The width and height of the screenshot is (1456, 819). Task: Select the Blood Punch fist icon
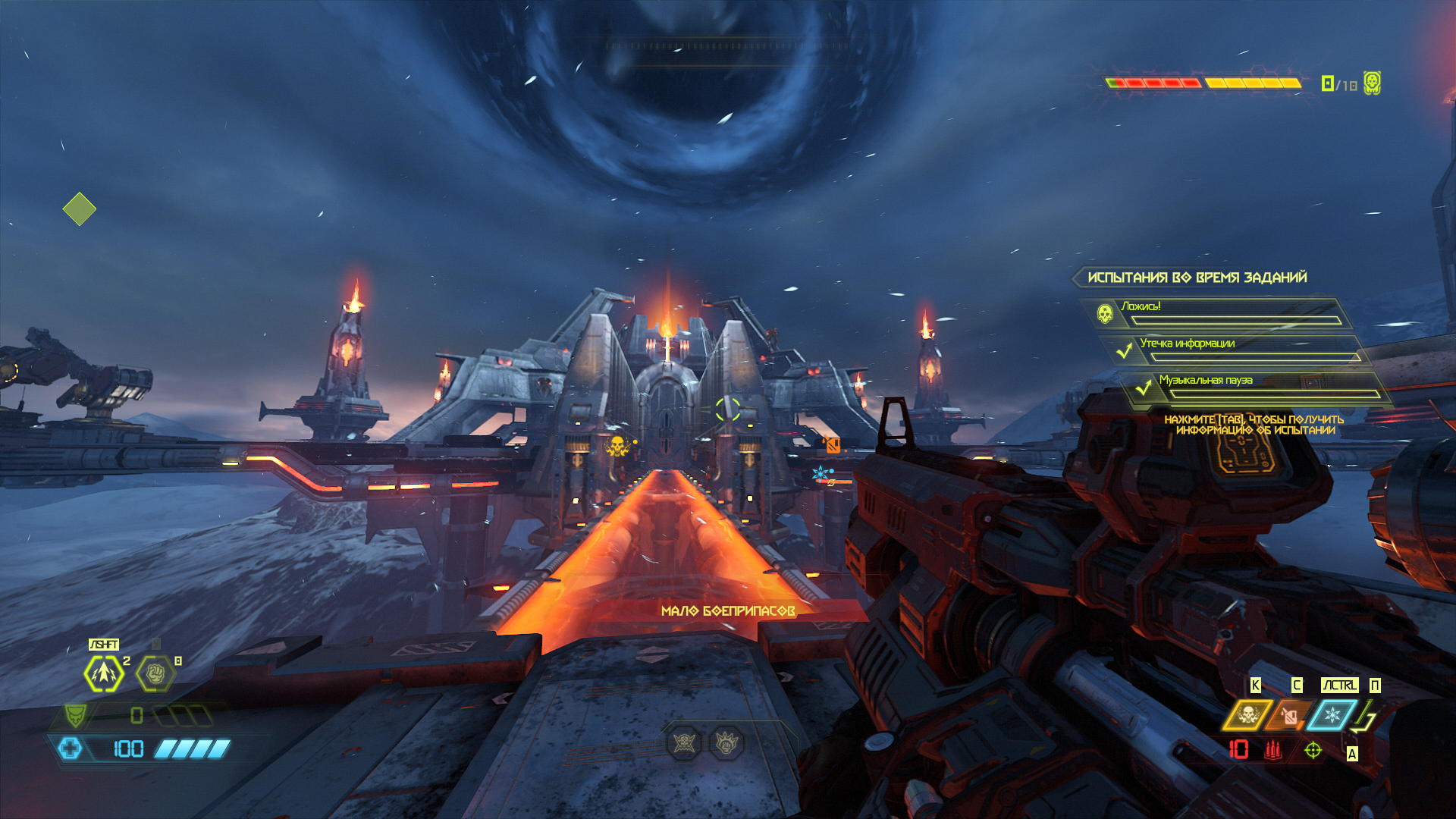coord(155,673)
